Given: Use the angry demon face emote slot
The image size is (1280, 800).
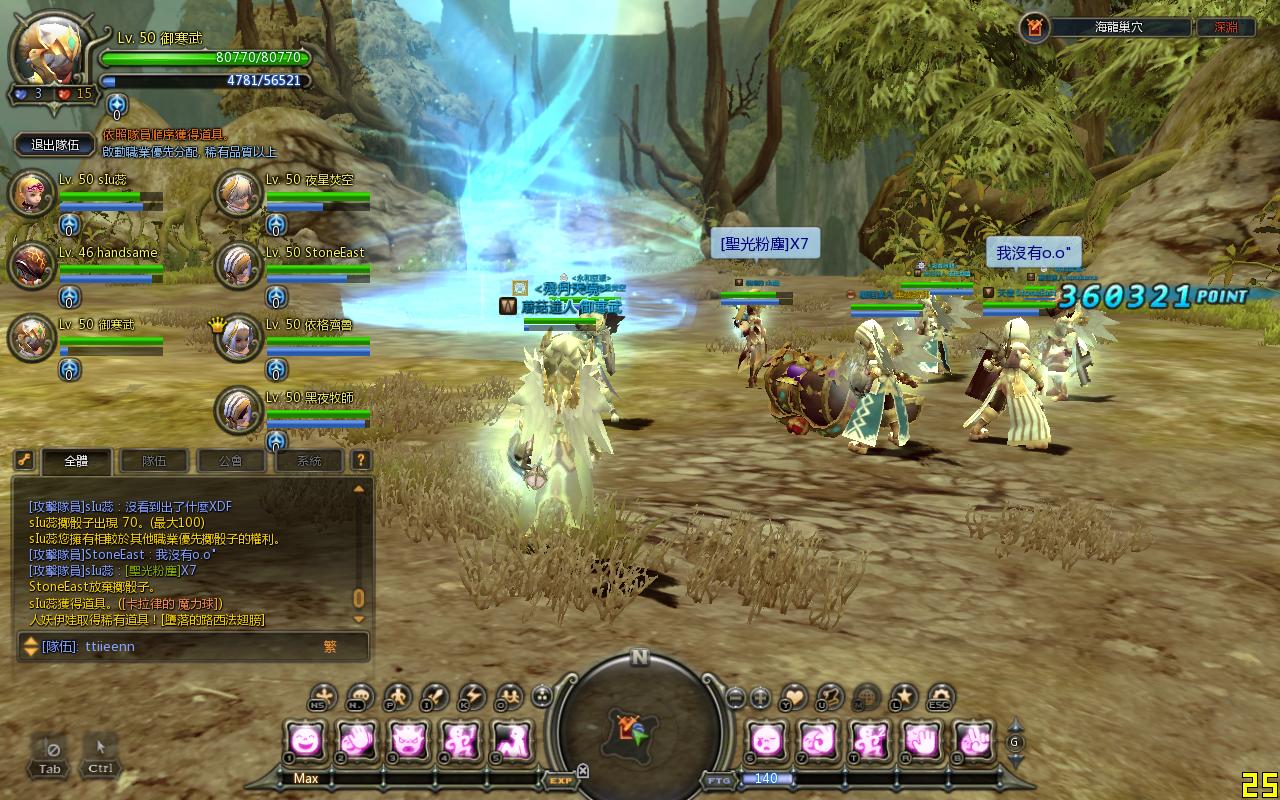Looking at the screenshot, I should (x=408, y=741).
